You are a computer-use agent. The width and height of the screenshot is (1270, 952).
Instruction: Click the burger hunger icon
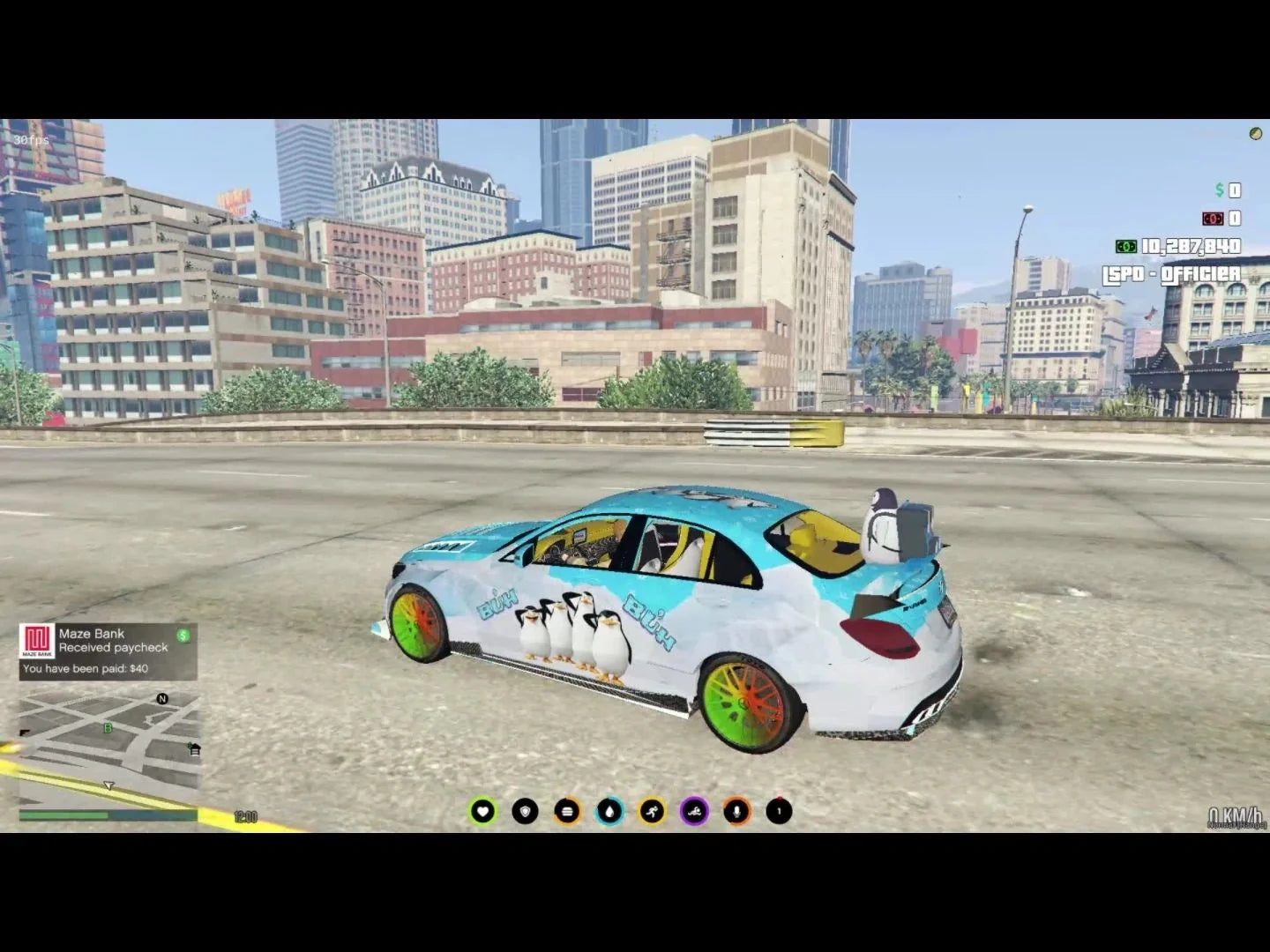[566, 809]
